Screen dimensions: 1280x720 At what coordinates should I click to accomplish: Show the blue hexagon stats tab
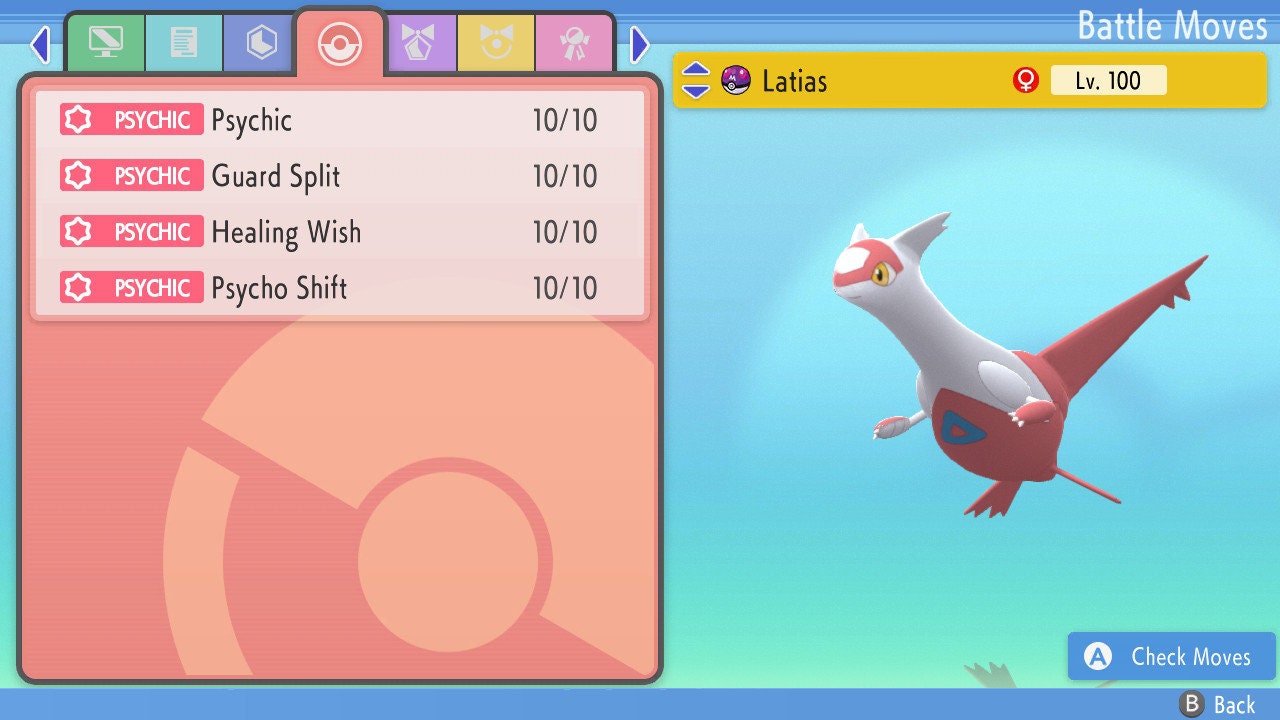pyautogui.click(x=262, y=43)
